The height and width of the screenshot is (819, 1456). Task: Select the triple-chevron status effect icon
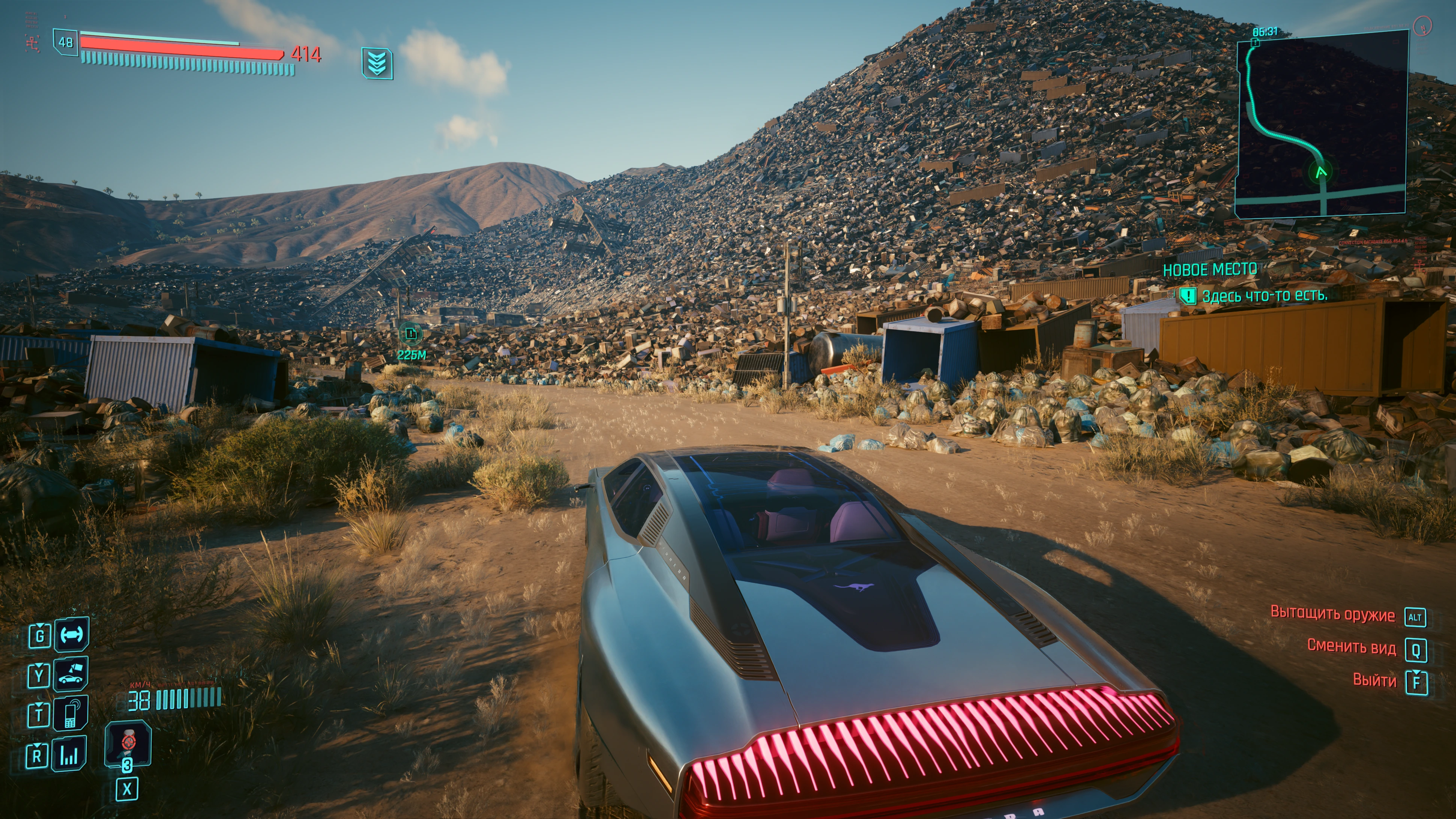[x=377, y=63]
